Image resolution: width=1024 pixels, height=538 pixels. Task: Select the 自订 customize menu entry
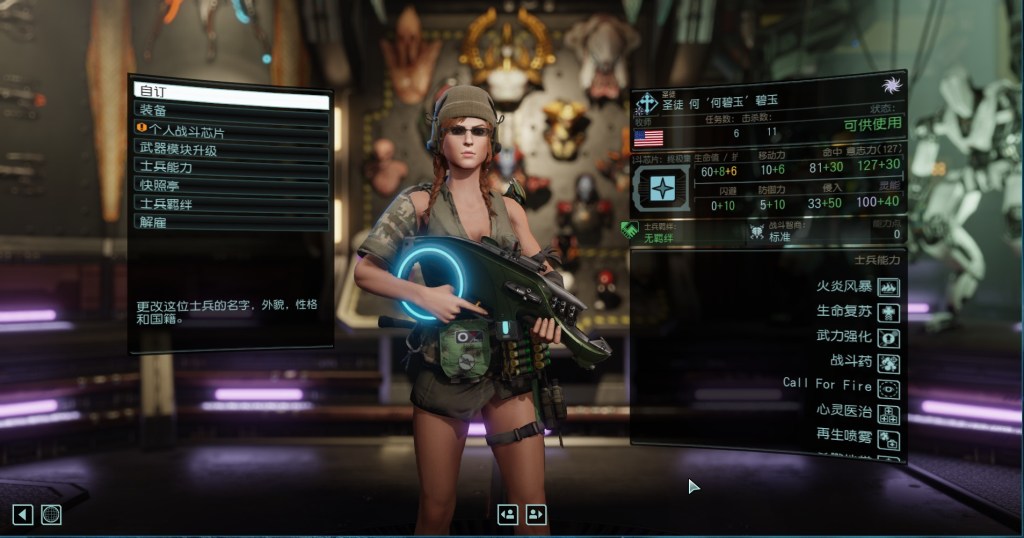point(231,93)
